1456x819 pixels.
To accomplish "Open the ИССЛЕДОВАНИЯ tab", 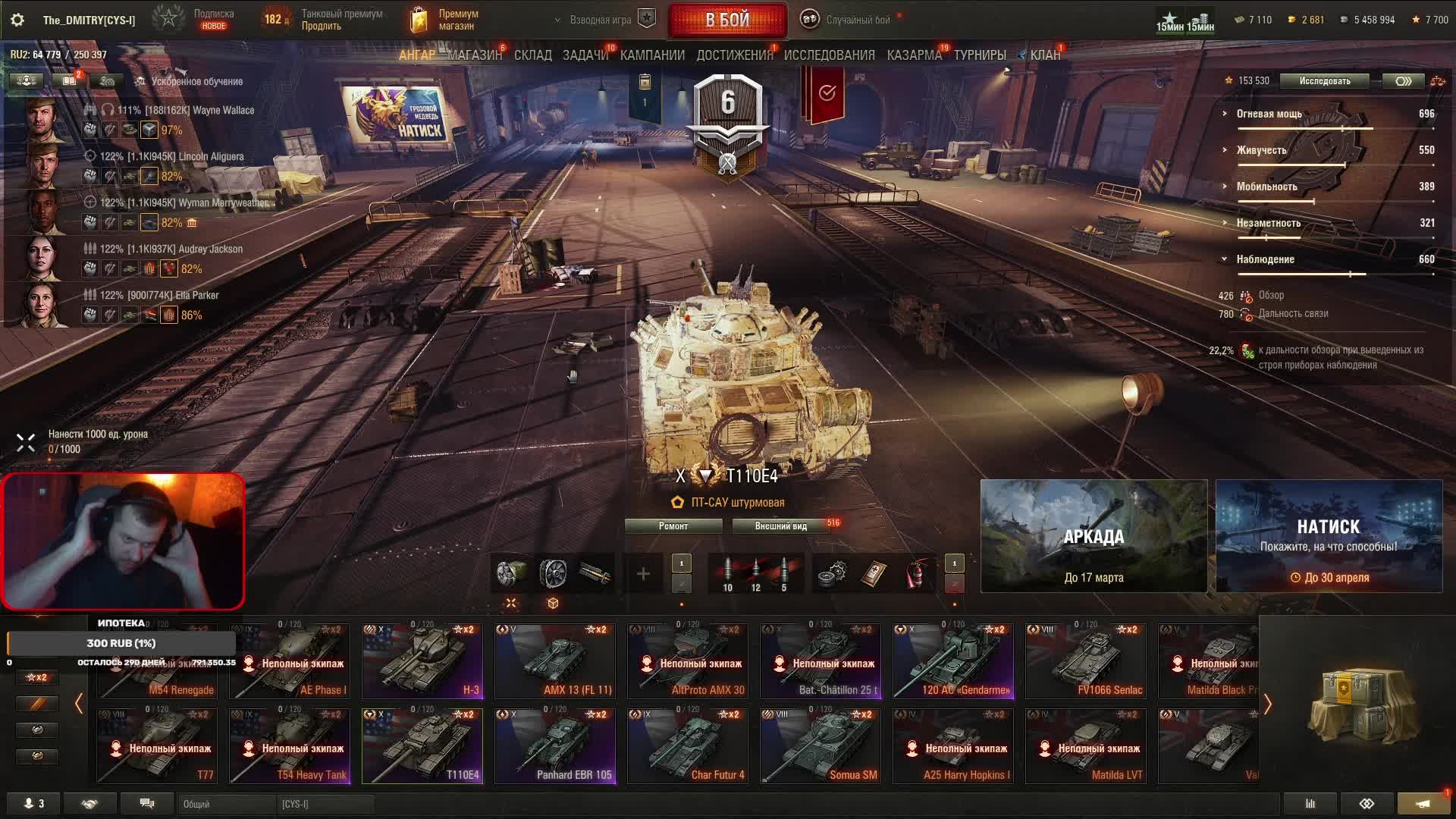I will [x=829, y=55].
